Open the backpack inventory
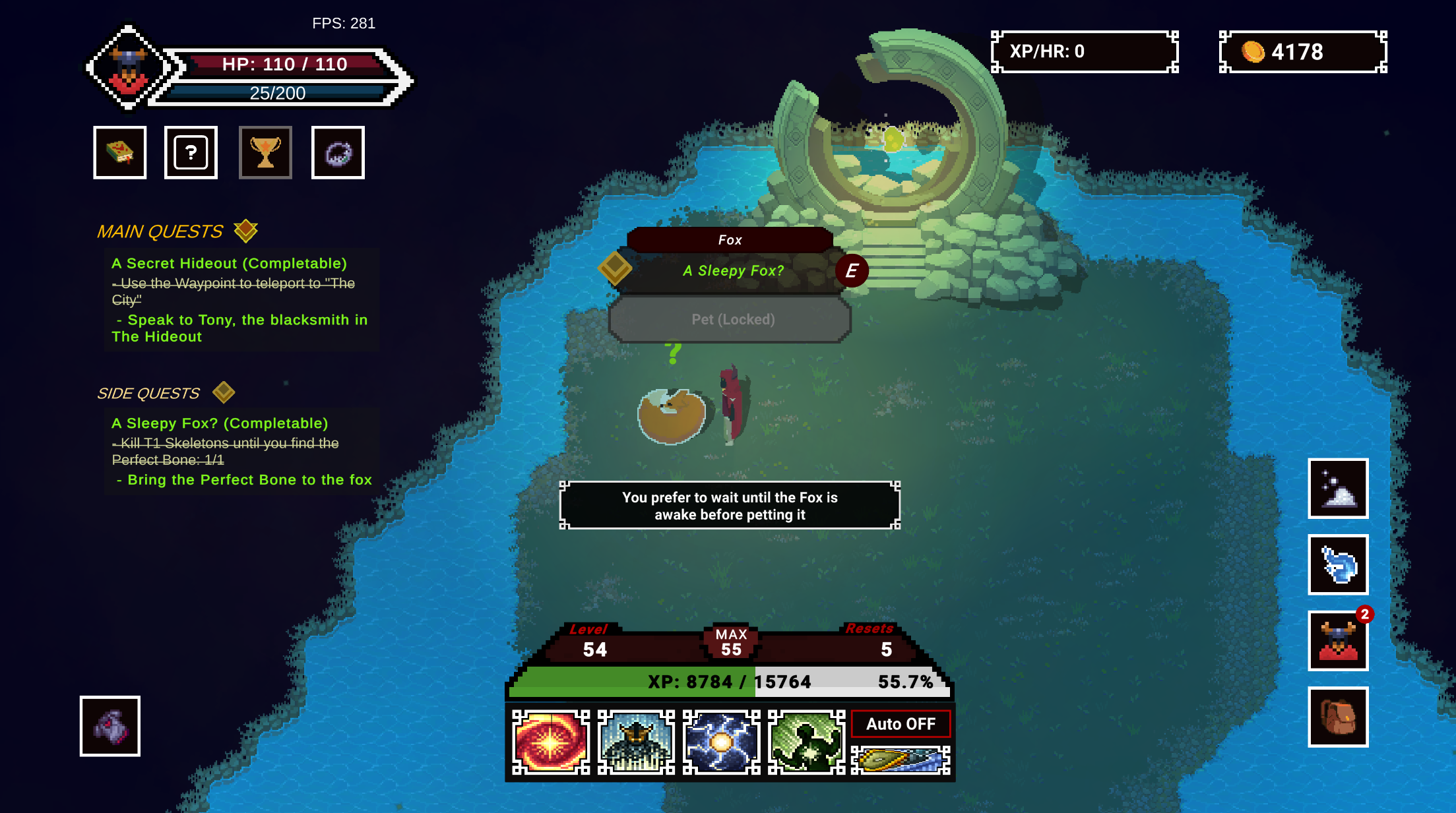The height and width of the screenshot is (813, 1456). 1338,717
